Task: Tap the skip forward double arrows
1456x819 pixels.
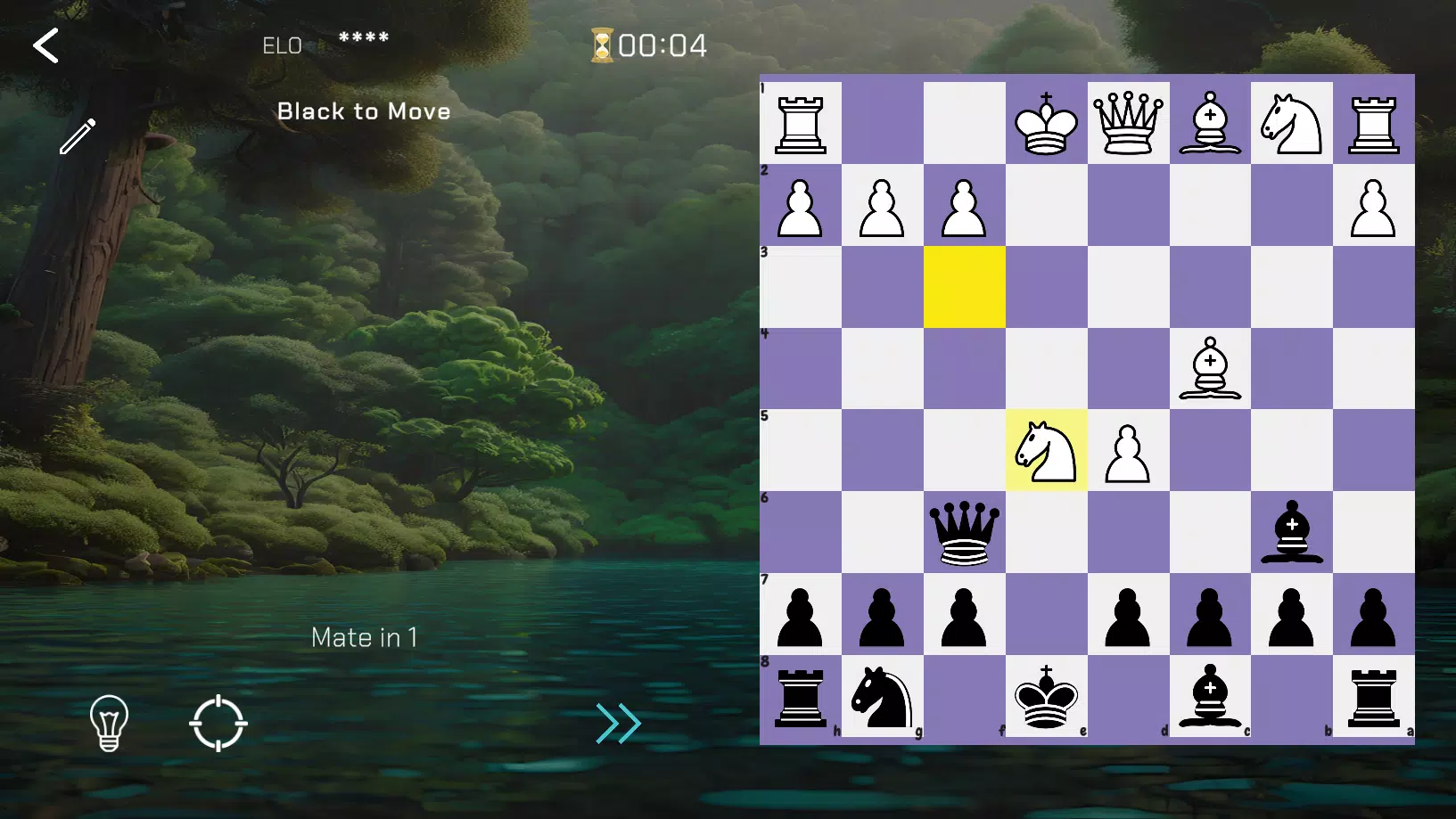Action: click(x=618, y=725)
